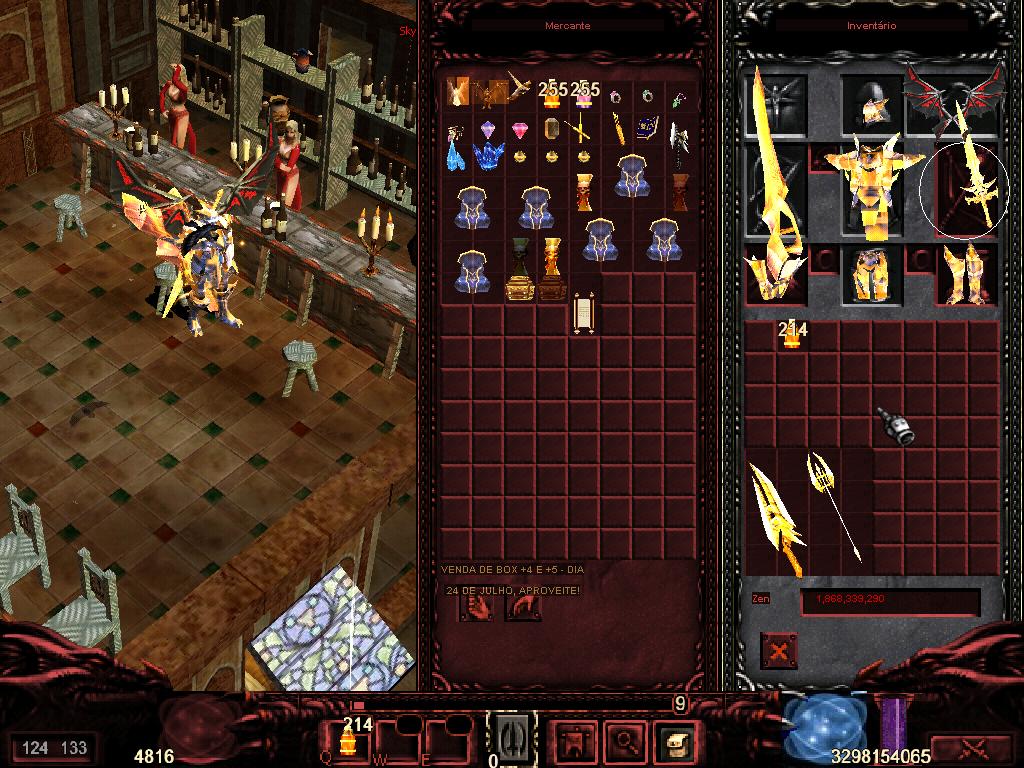Close the inventory with the red X

778,652
